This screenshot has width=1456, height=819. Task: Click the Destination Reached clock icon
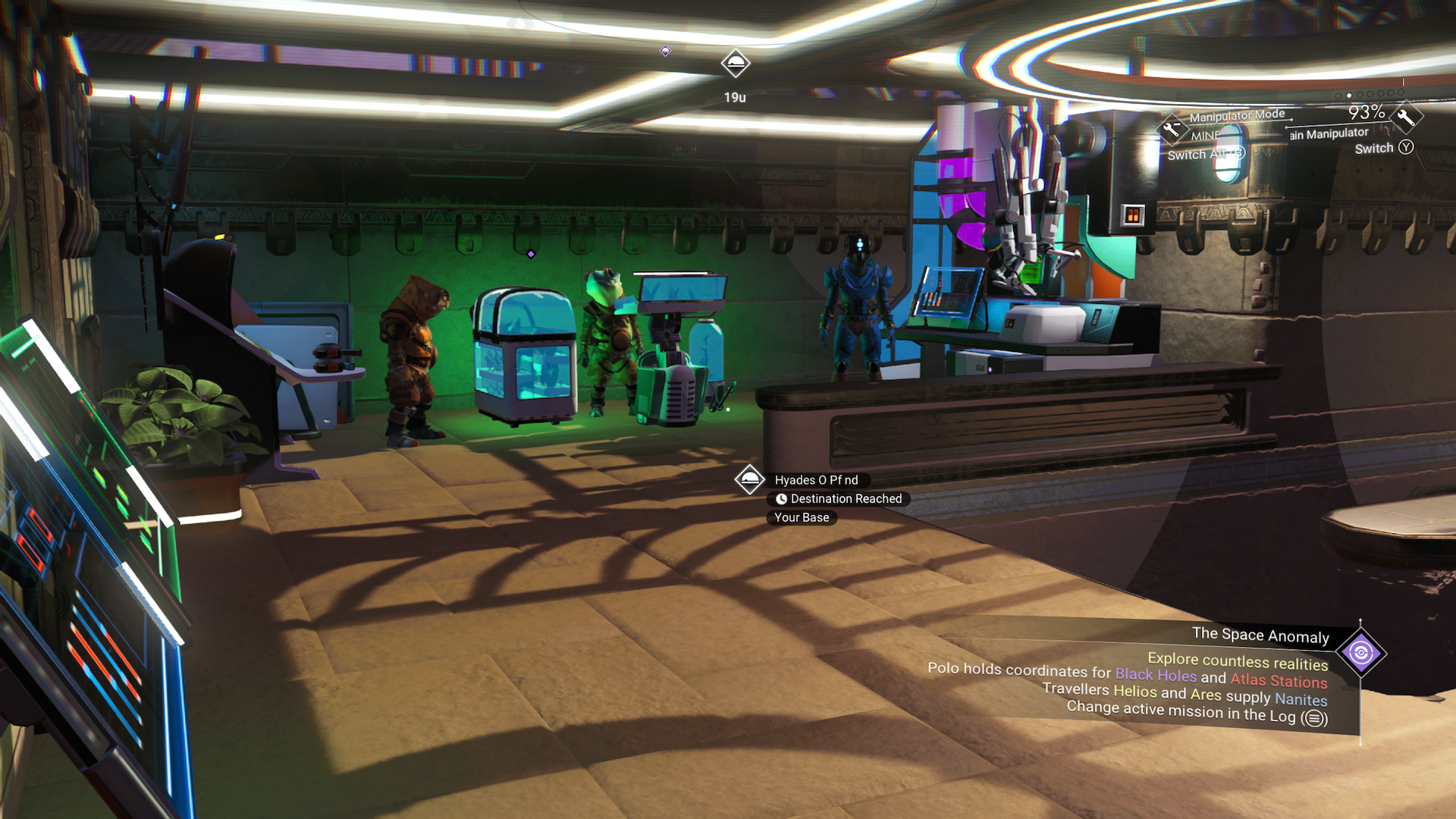780,499
